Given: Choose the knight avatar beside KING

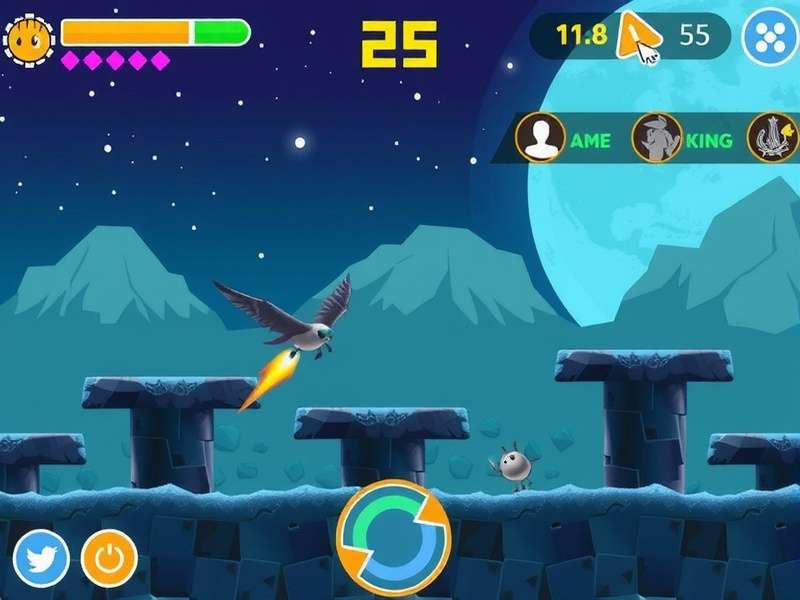Looking at the screenshot, I should (657, 138).
